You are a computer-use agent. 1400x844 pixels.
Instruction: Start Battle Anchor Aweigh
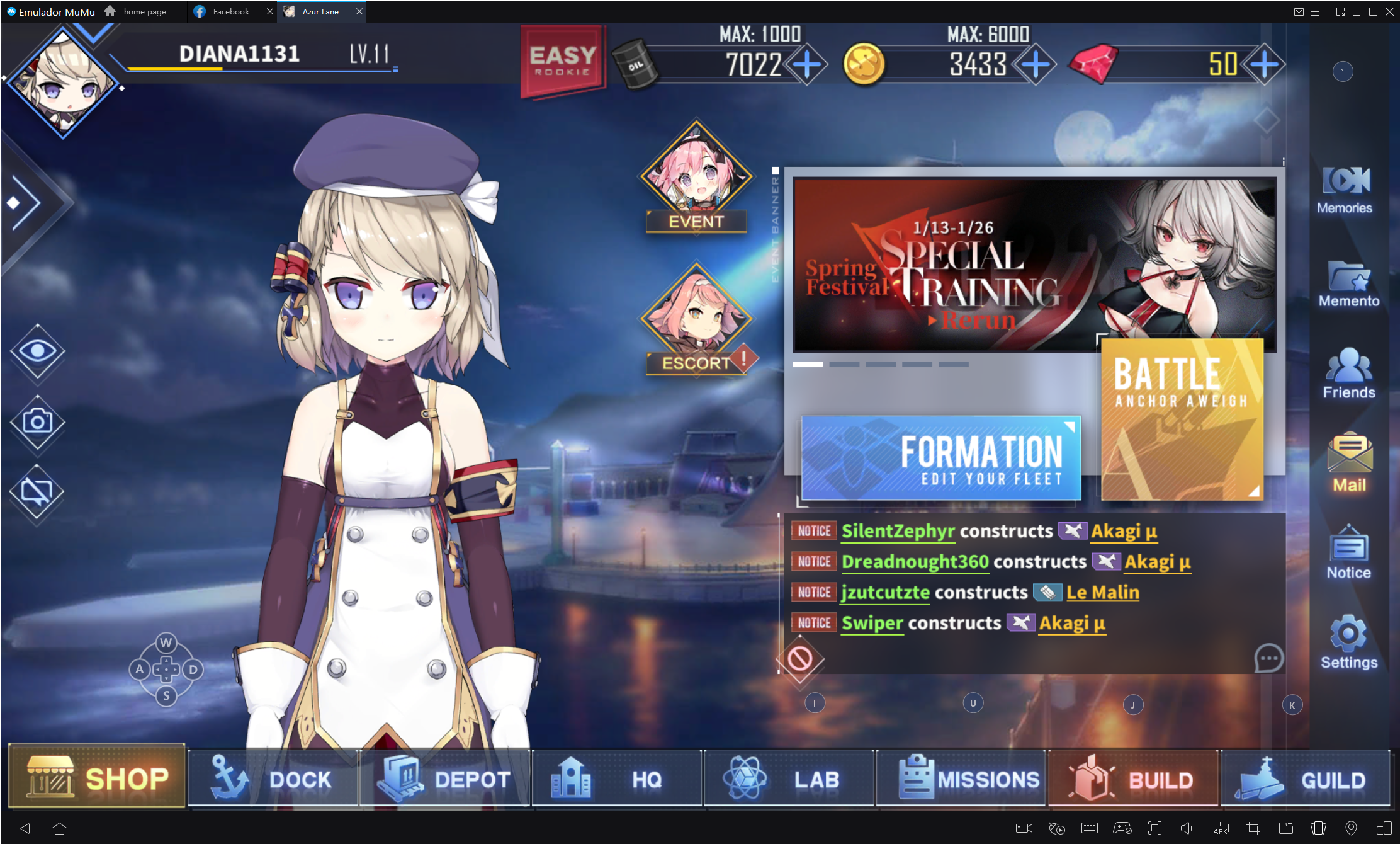[x=1182, y=419]
